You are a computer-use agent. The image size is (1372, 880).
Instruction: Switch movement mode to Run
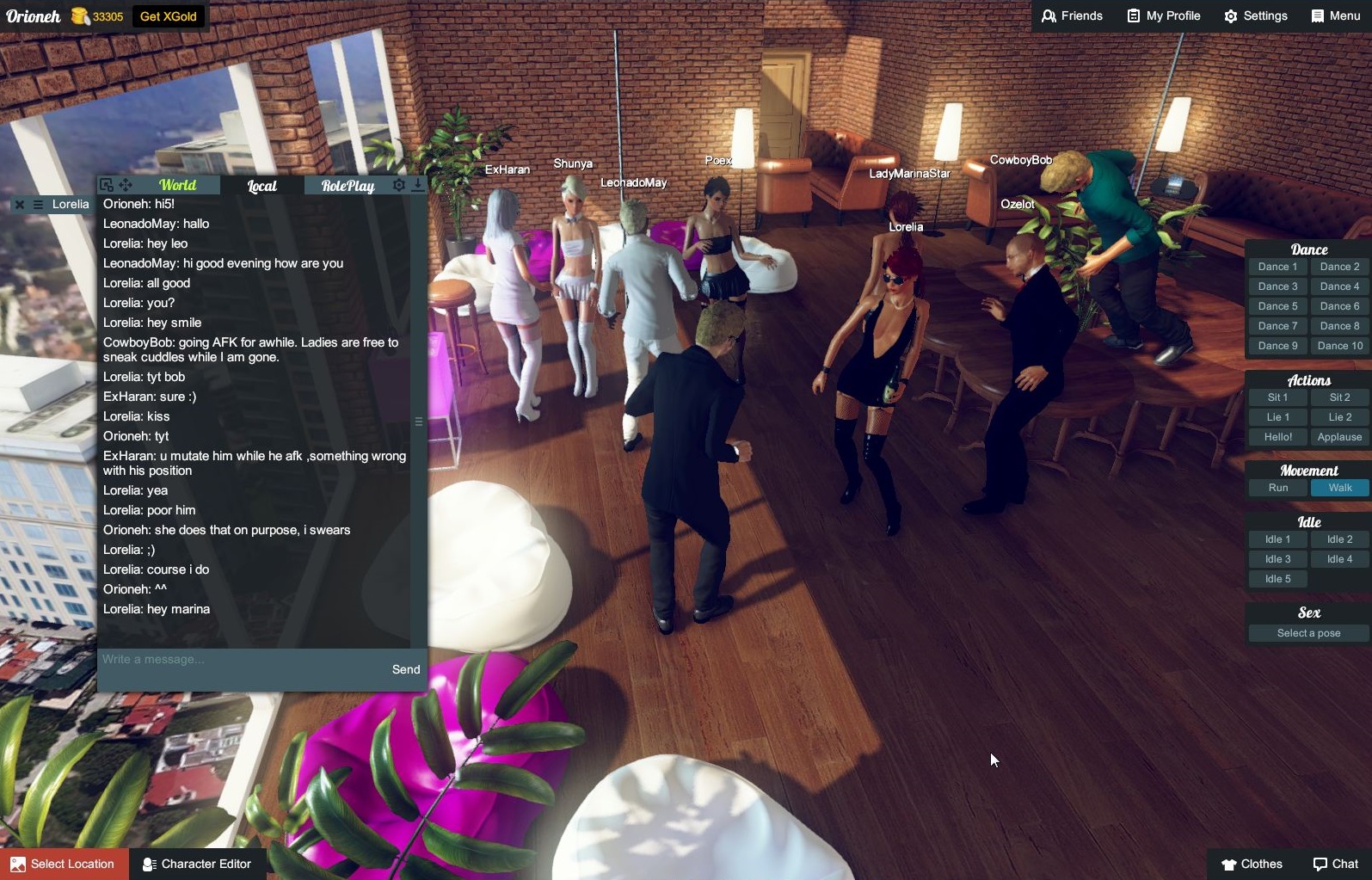click(1277, 487)
